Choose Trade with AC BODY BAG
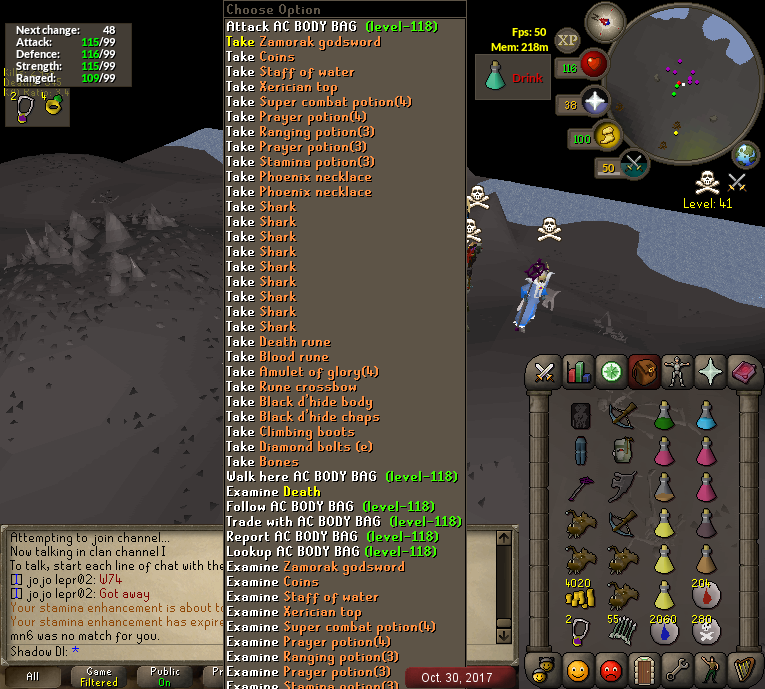This screenshot has width=765, height=689. pyautogui.click(x=343, y=521)
